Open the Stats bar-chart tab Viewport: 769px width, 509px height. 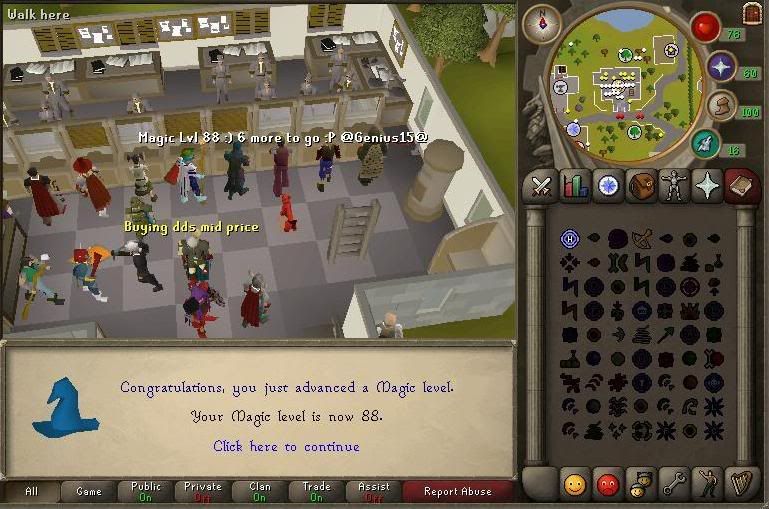pyautogui.click(x=575, y=187)
